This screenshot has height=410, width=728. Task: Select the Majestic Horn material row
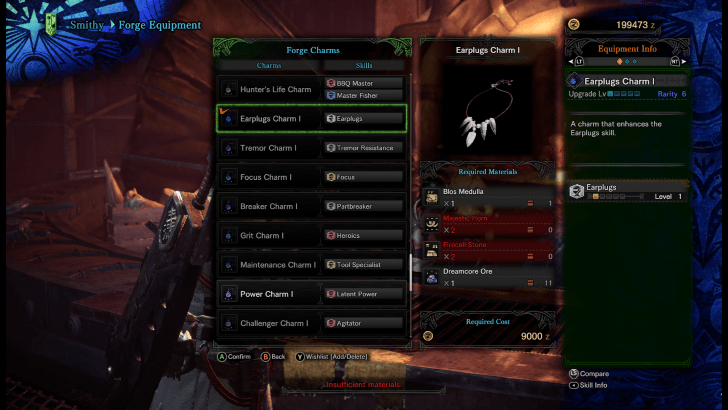pyautogui.click(x=488, y=222)
